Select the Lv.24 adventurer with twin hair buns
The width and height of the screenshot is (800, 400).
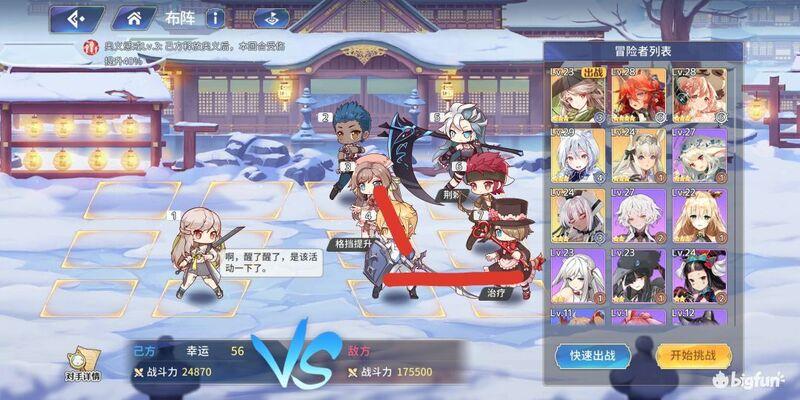[x=699, y=272]
